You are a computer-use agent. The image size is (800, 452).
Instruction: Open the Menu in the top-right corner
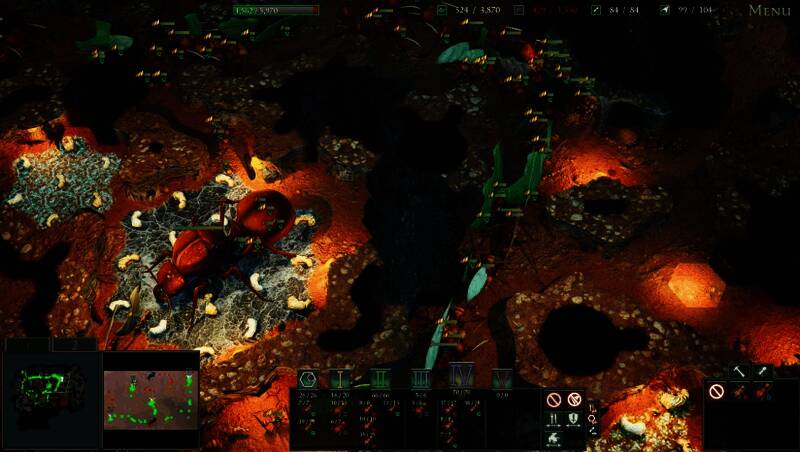(x=769, y=11)
